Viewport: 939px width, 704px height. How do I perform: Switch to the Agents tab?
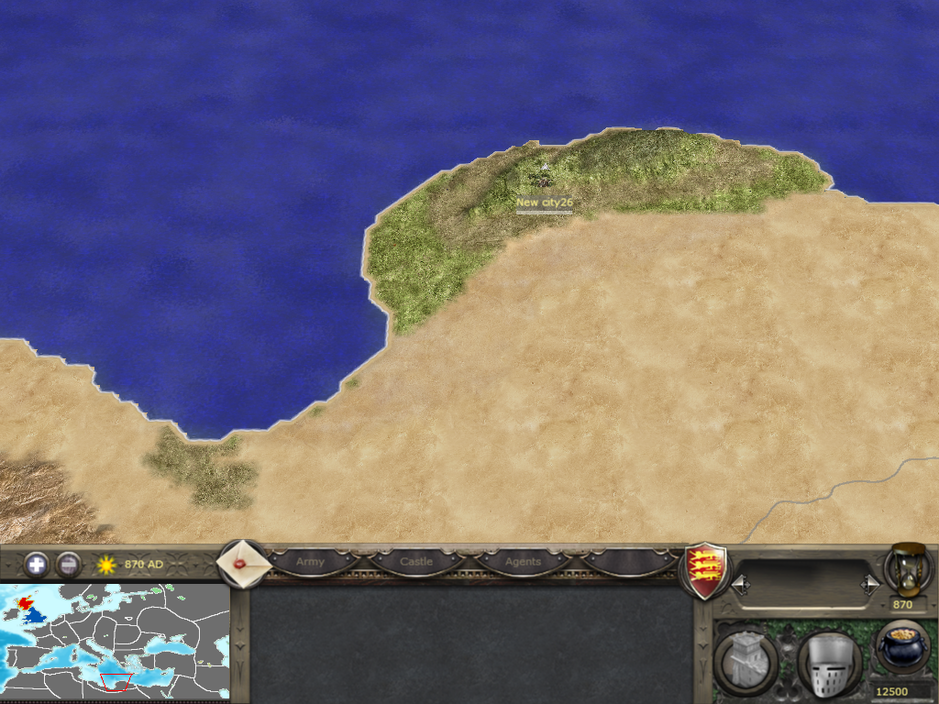[x=522, y=562]
